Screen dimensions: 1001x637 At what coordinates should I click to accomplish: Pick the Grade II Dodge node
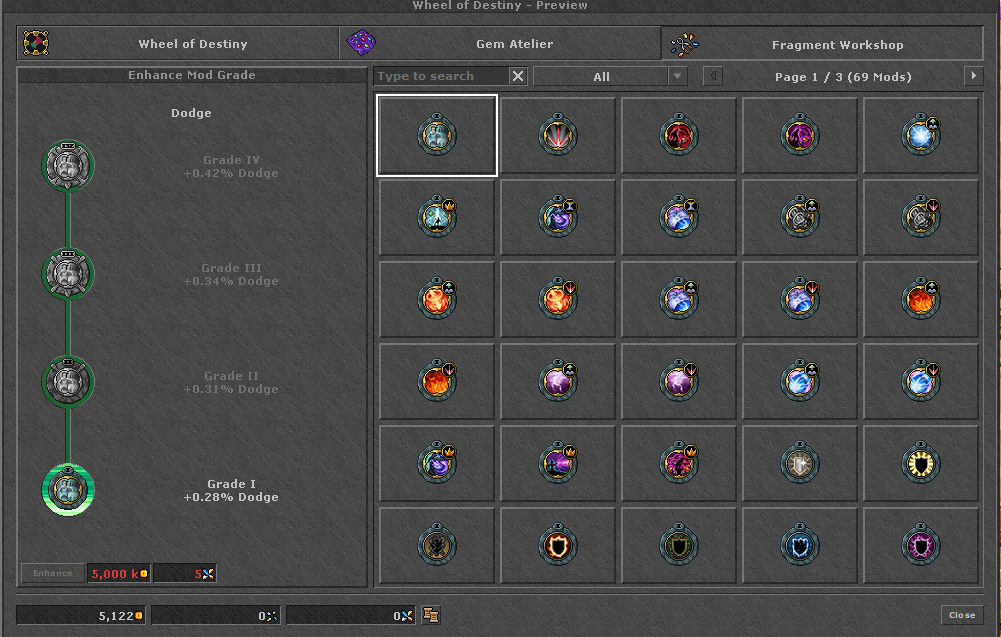point(68,382)
